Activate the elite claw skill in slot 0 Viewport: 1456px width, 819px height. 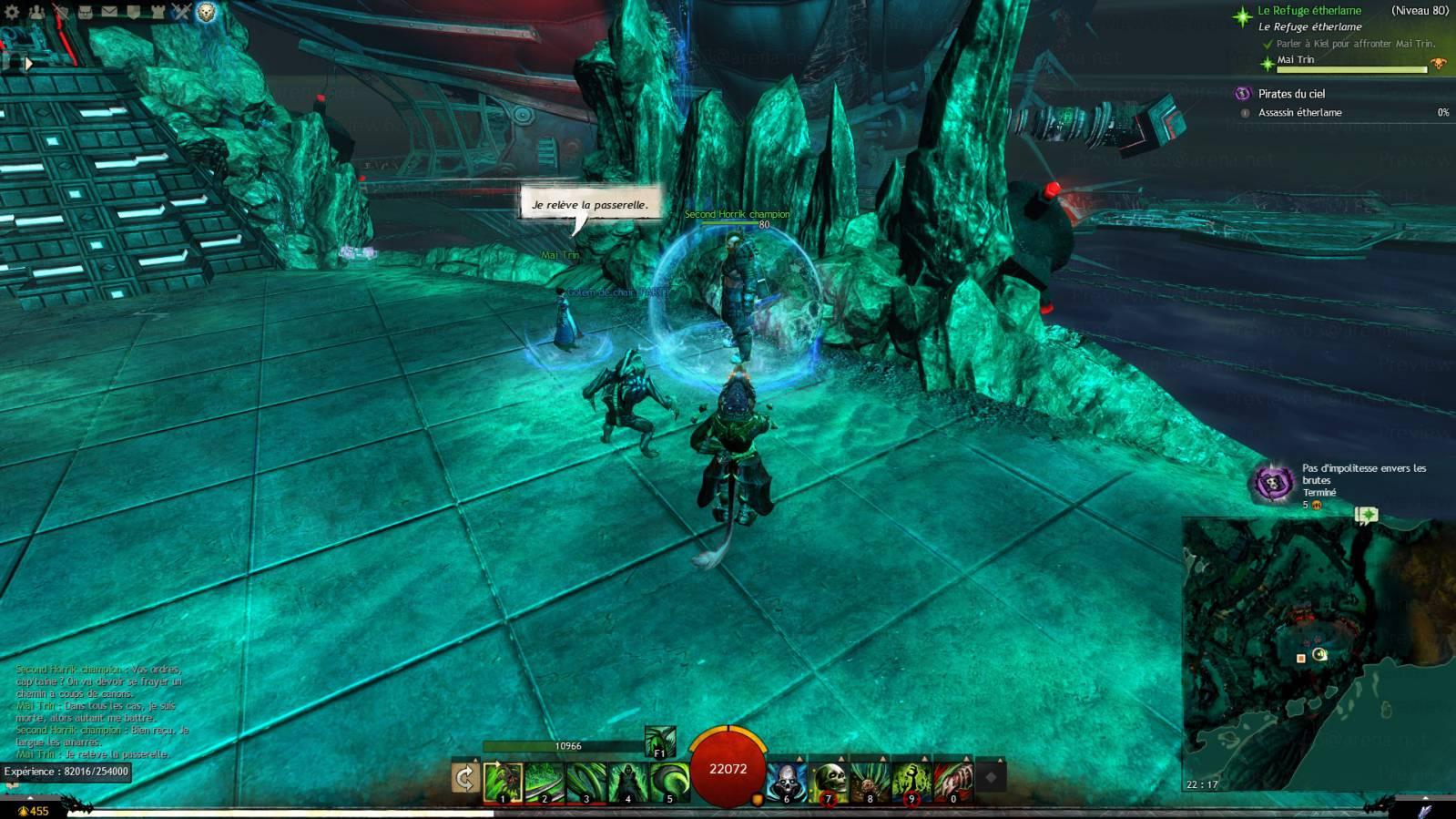[x=953, y=783]
